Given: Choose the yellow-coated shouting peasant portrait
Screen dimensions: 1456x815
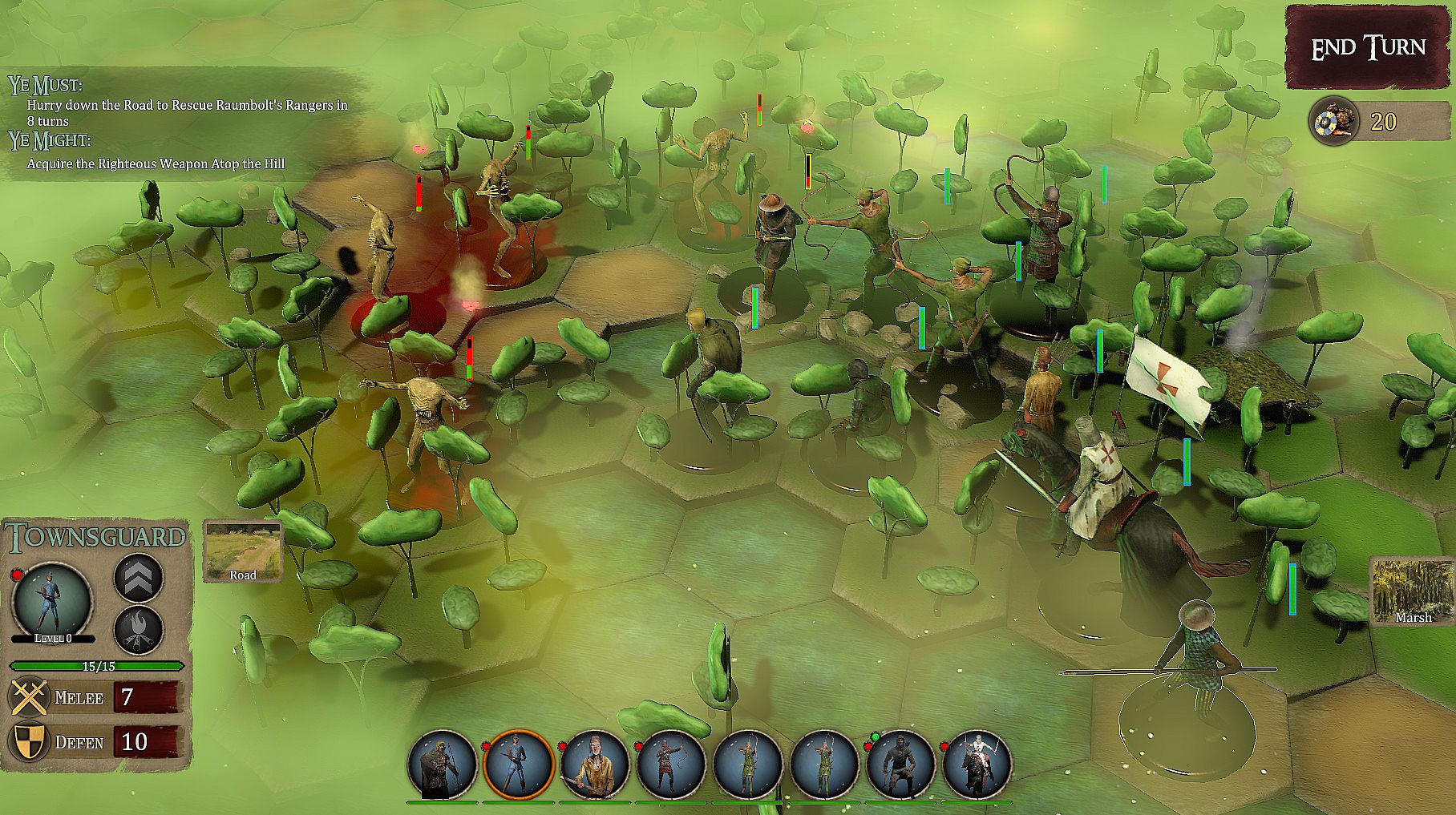Looking at the screenshot, I should (x=594, y=765).
